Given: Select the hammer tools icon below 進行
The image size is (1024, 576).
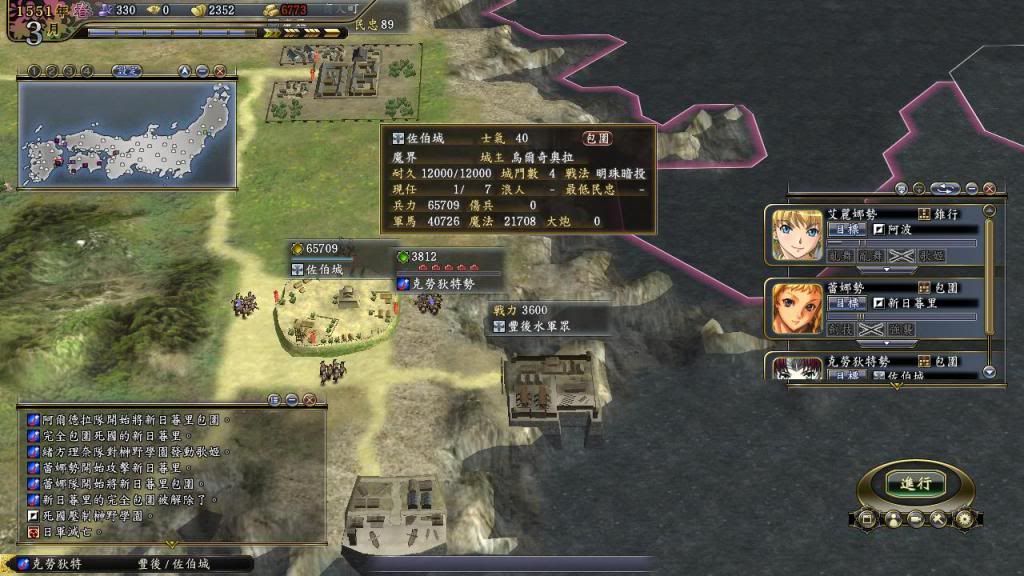Looking at the screenshot, I should pyautogui.click(x=938, y=519).
